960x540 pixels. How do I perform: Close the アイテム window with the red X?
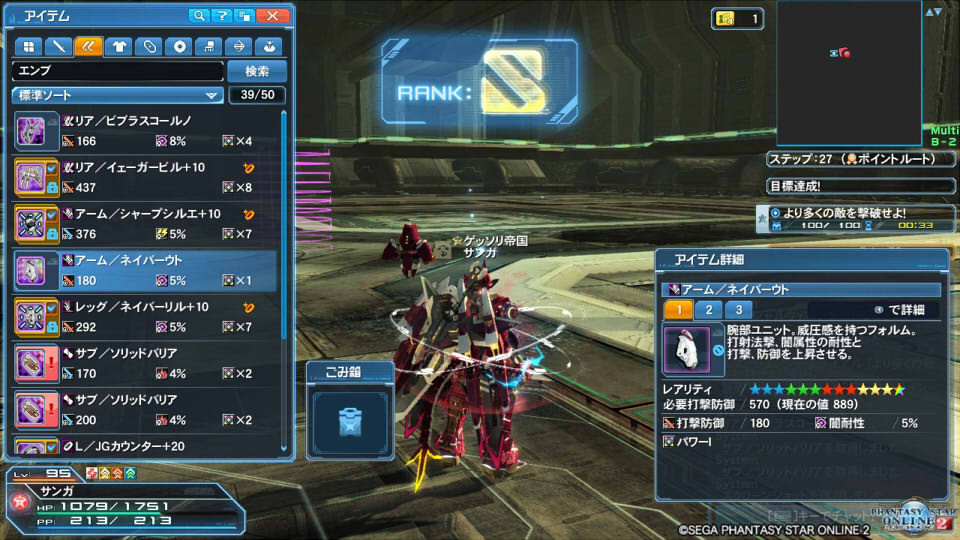[272, 16]
